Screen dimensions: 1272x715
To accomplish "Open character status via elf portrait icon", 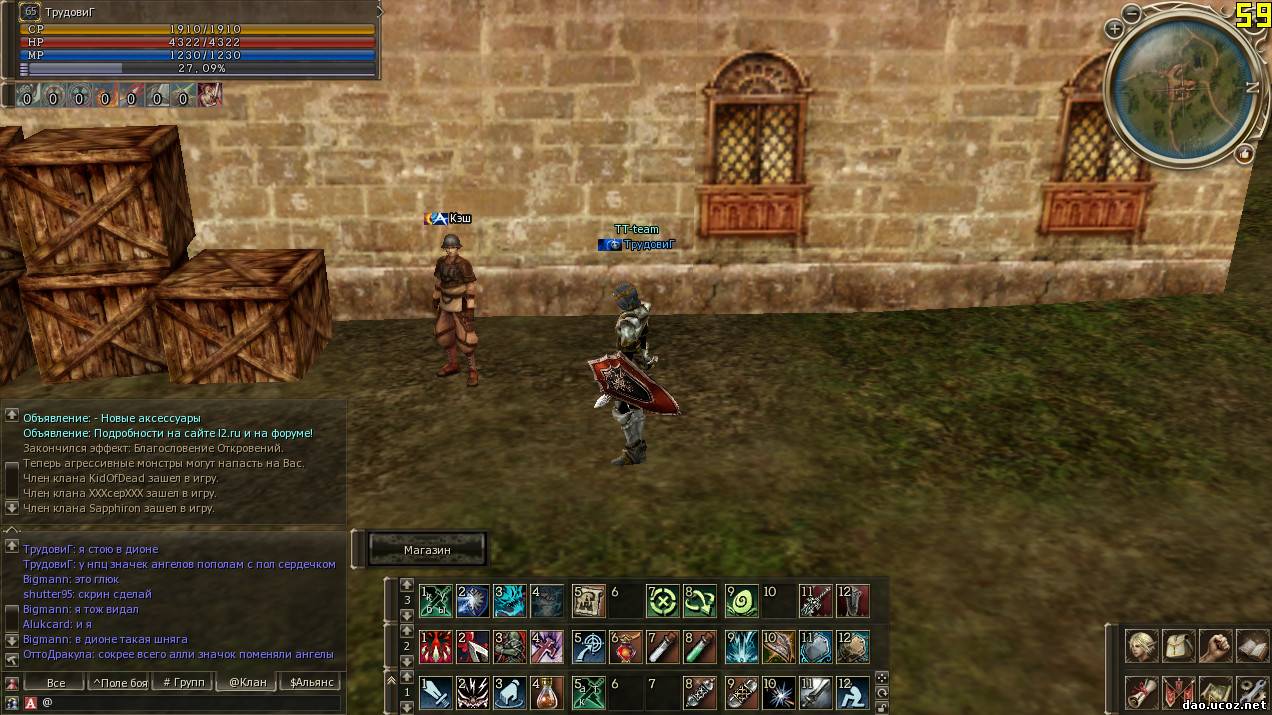I will click(1141, 646).
